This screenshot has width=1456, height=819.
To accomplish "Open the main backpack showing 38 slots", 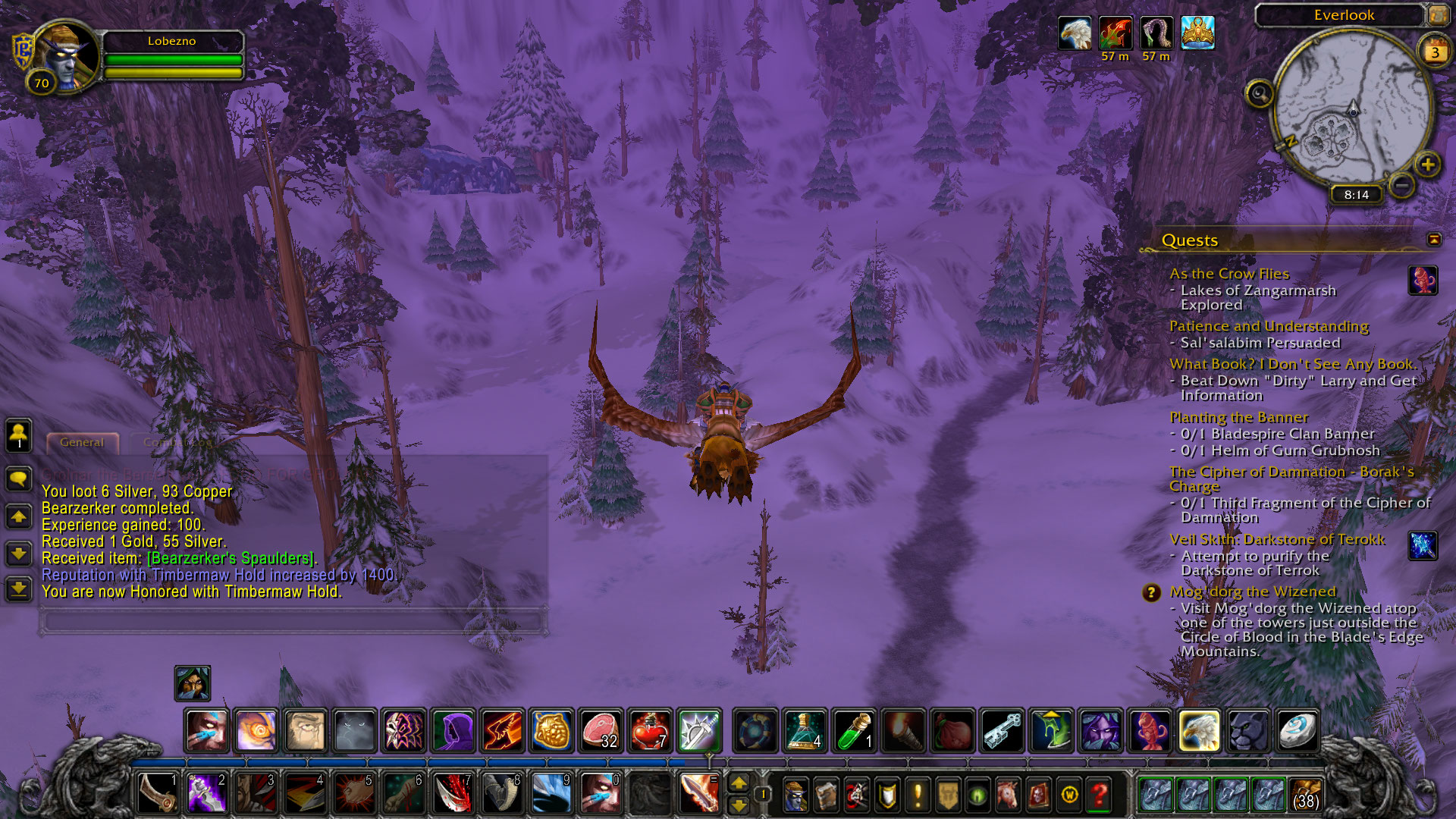I will pyautogui.click(x=1305, y=794).
